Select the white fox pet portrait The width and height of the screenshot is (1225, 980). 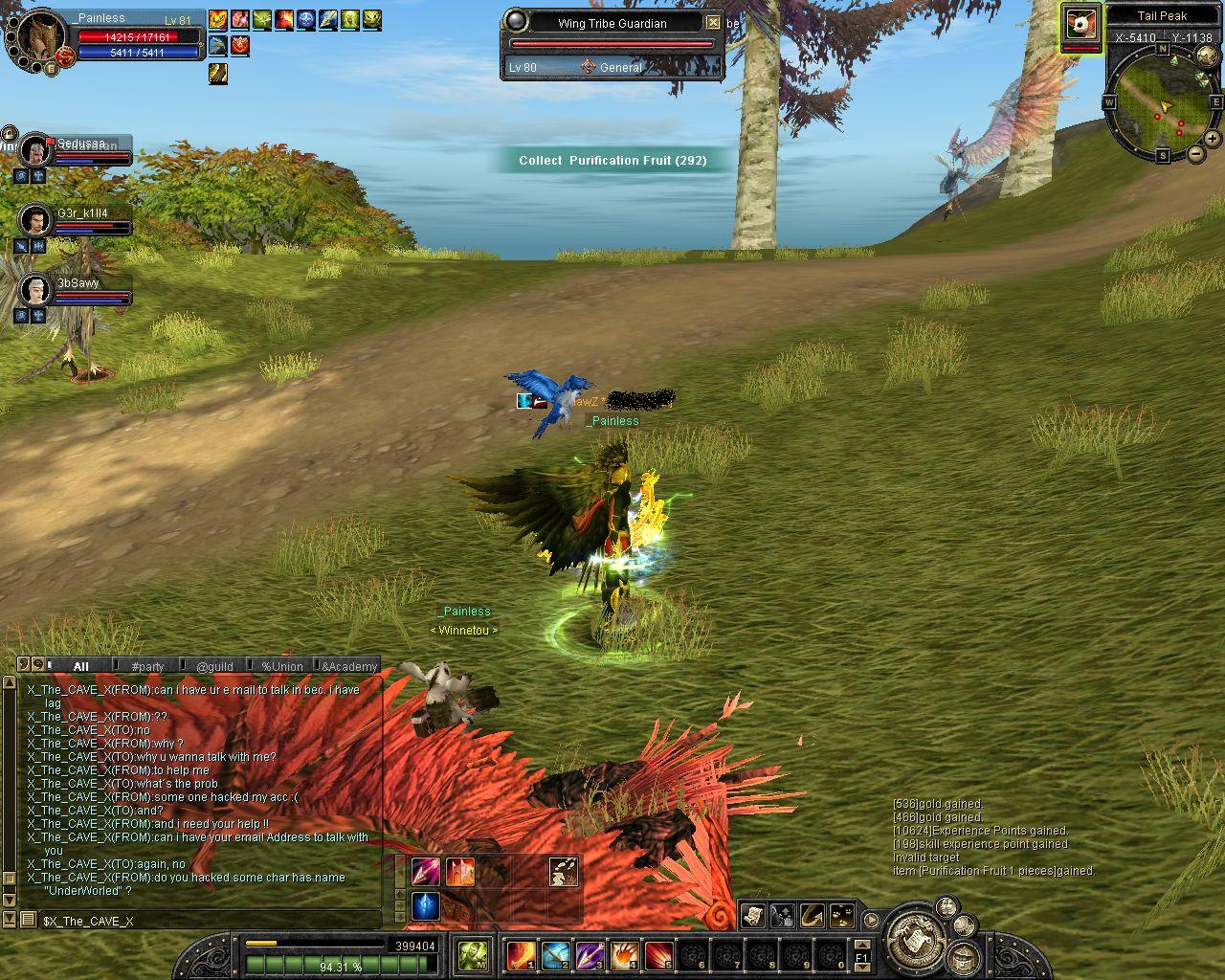coord(1081,24)
